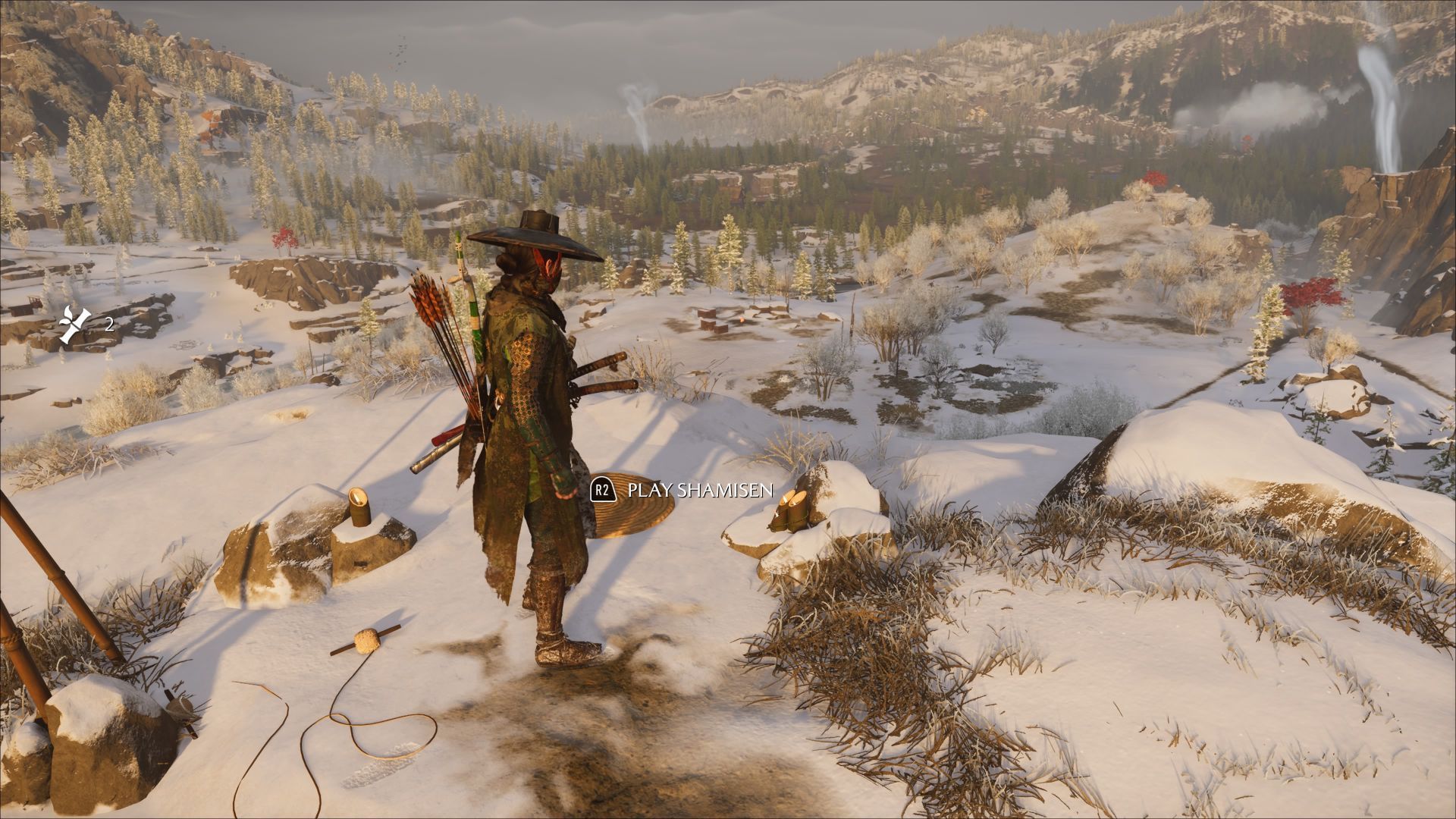1456x819 pixels.
Task: Click the white icon beside the number 2
Action: (76, 325)
